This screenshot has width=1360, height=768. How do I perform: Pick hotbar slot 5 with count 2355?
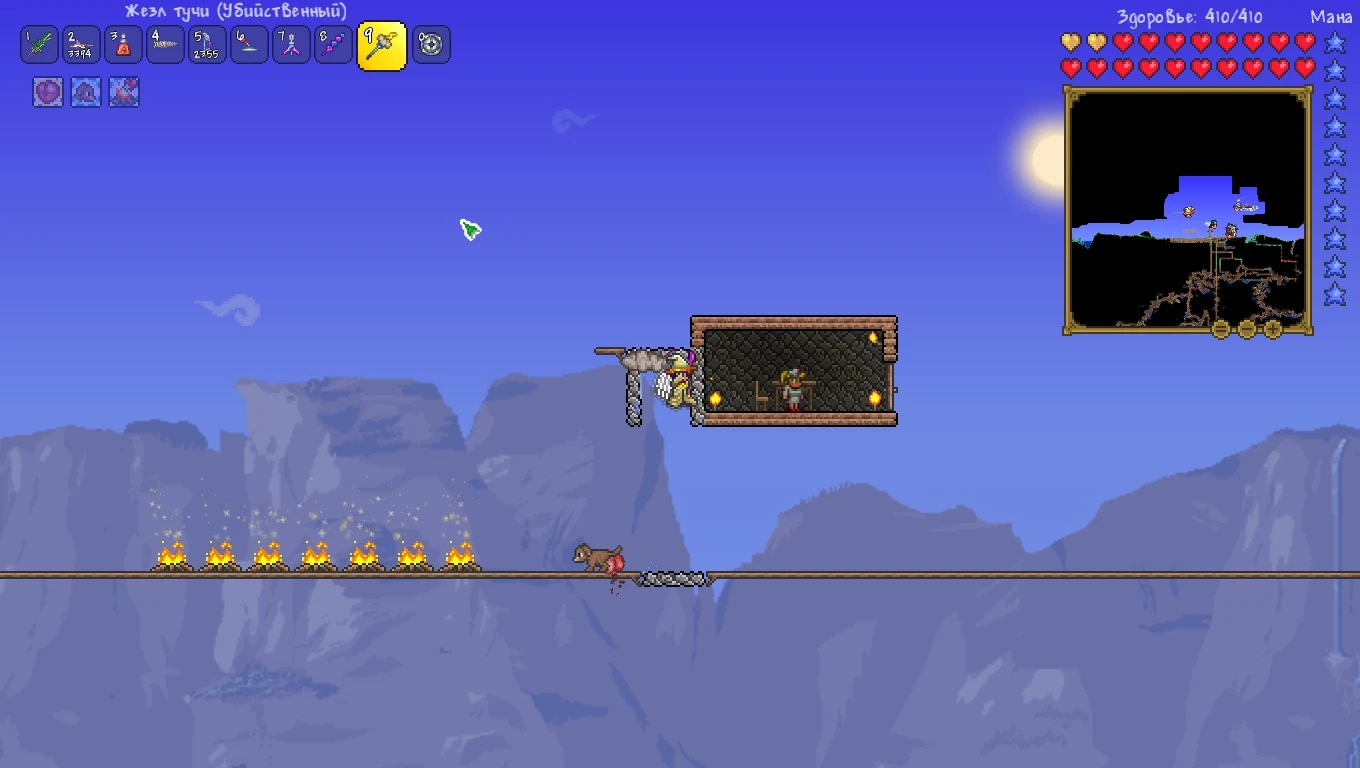click(207, 45)
